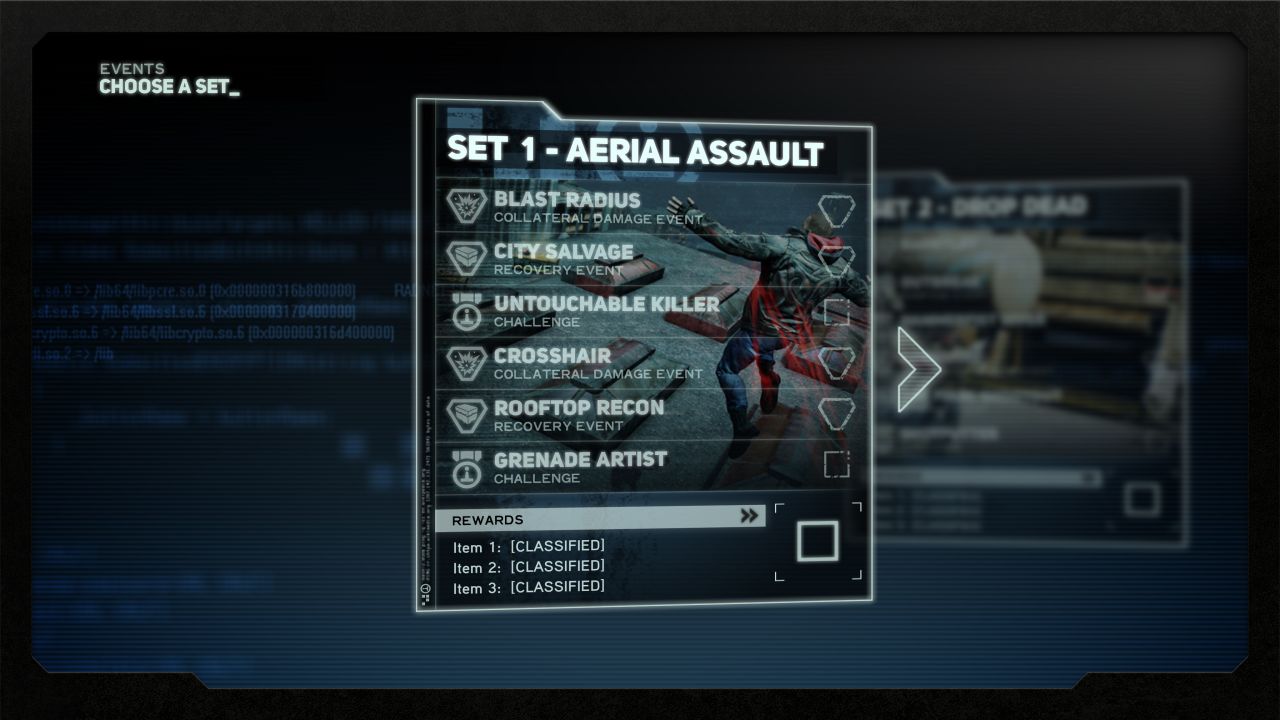Image resolution: width=1280 pixels, height=720 pixels.
Task: Open the Untouchable Killer challenge
Action: 606,311
